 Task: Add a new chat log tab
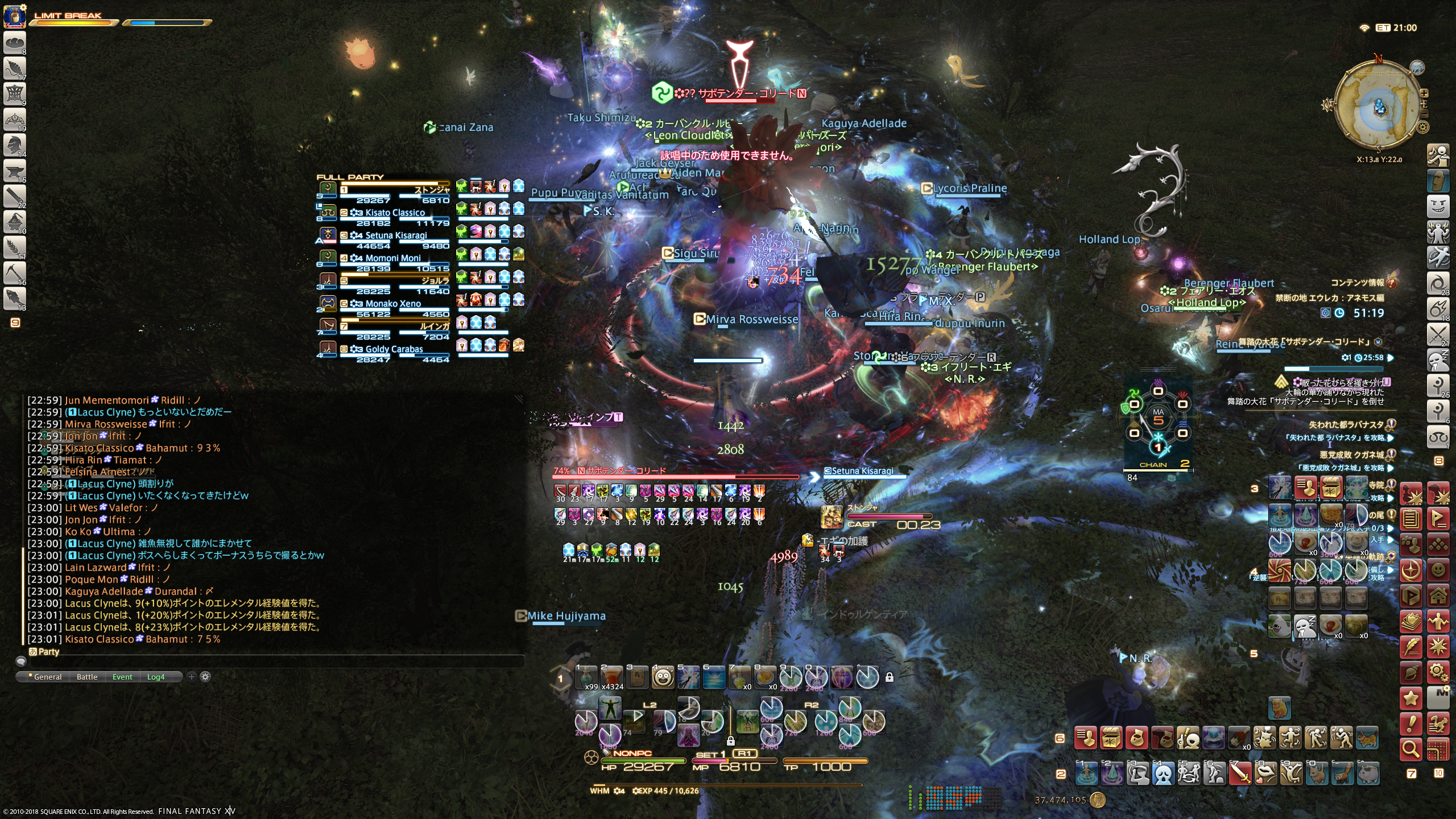pyautogui.click(x=192, y=677)
